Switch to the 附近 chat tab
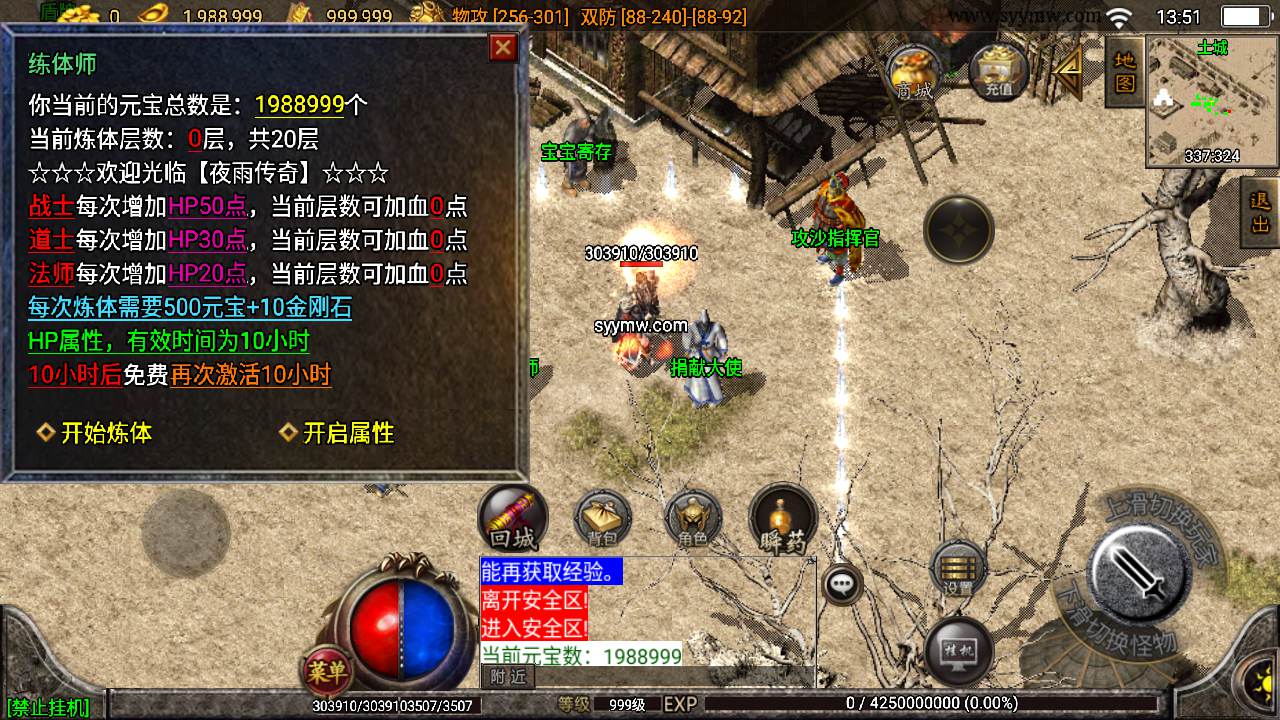 tap(508, 677)
